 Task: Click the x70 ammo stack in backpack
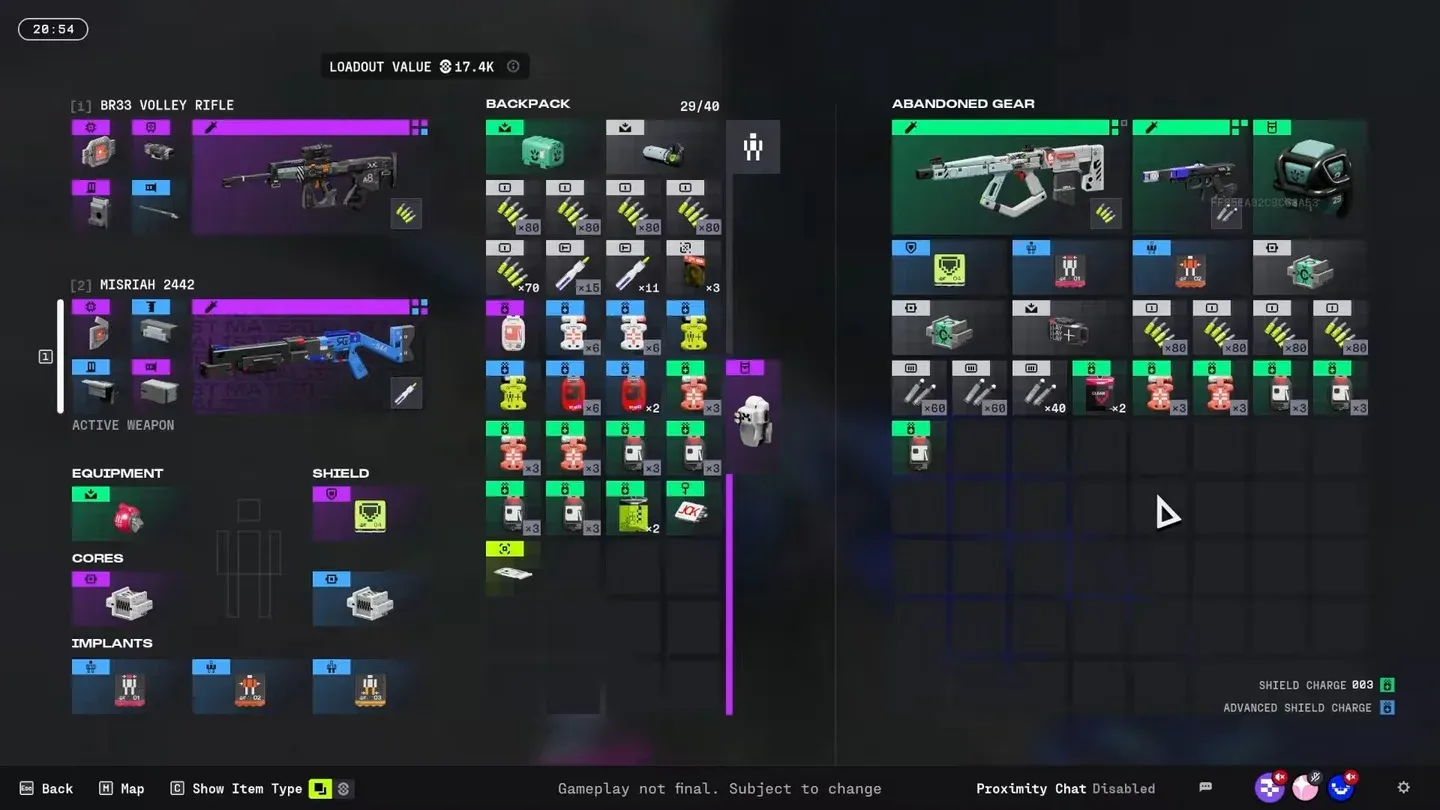[x=513, y=268]
